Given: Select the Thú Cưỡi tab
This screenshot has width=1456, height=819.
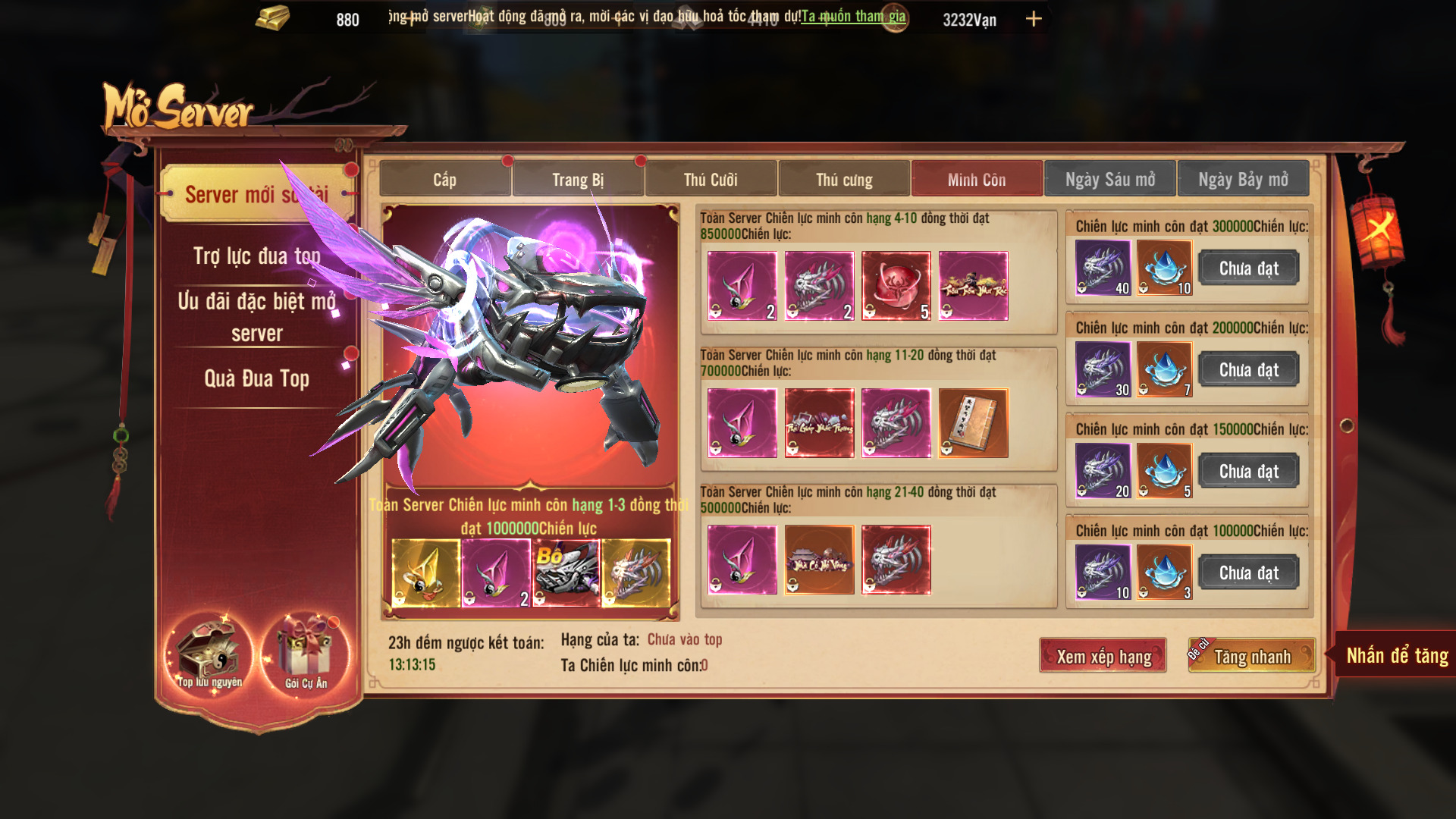Looking at the screenshot, I should [711, 180].
